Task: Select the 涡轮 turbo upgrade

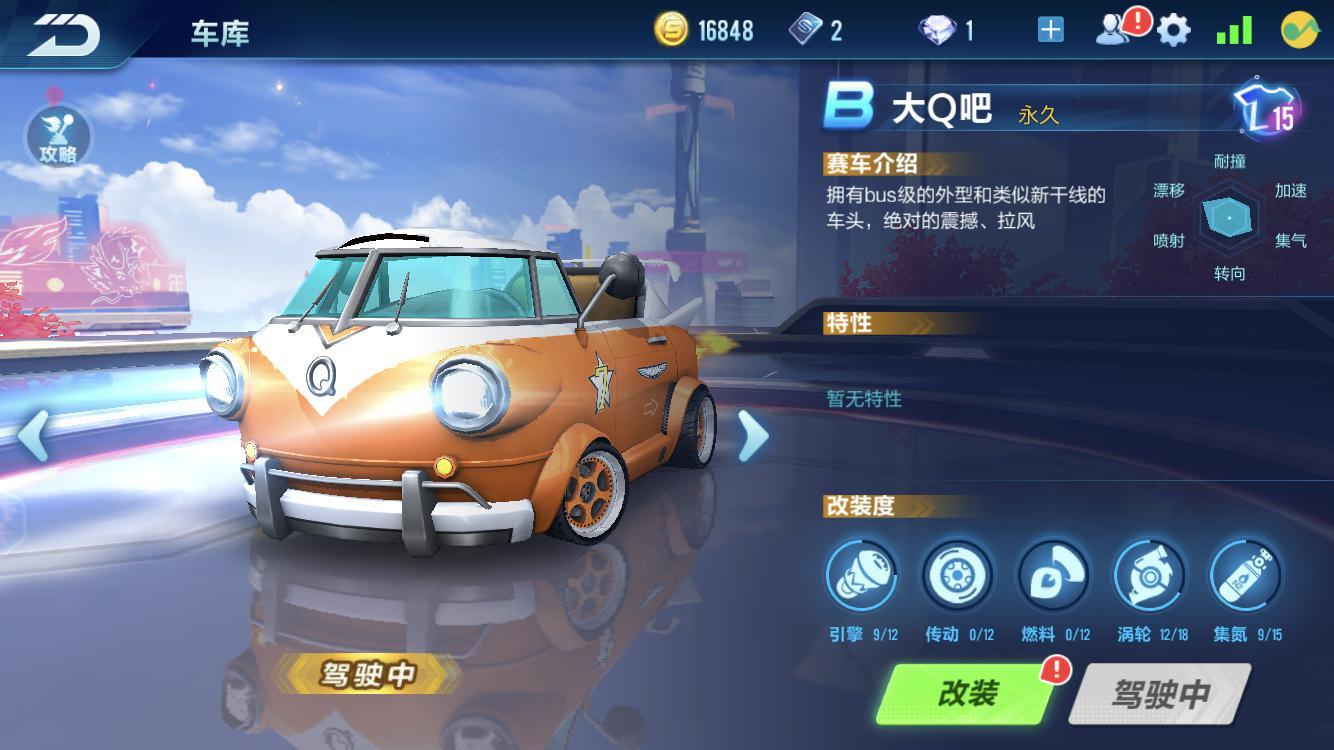Action: 1149,577
